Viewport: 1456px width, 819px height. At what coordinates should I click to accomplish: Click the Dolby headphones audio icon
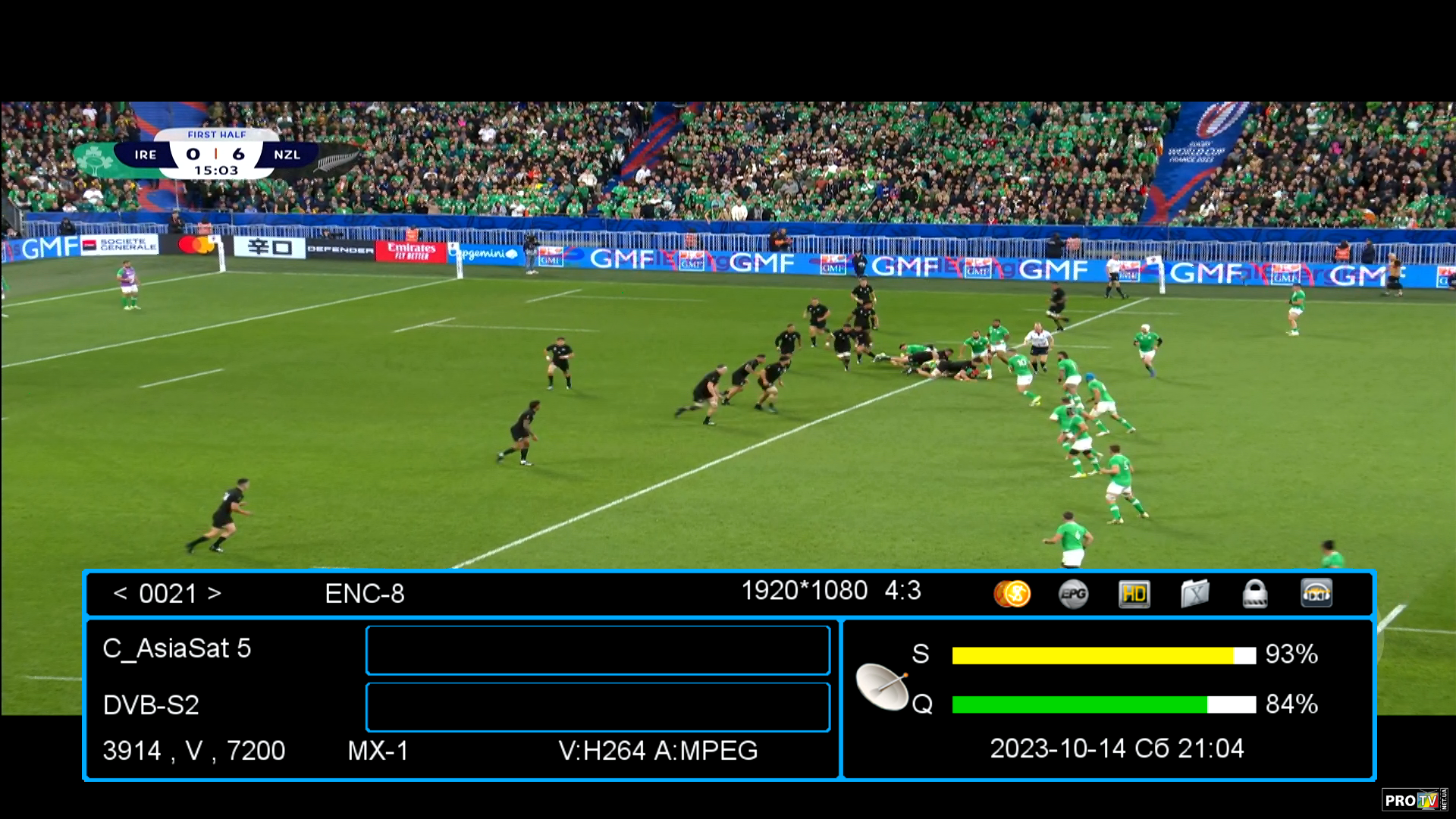[x=1316, y=594]
